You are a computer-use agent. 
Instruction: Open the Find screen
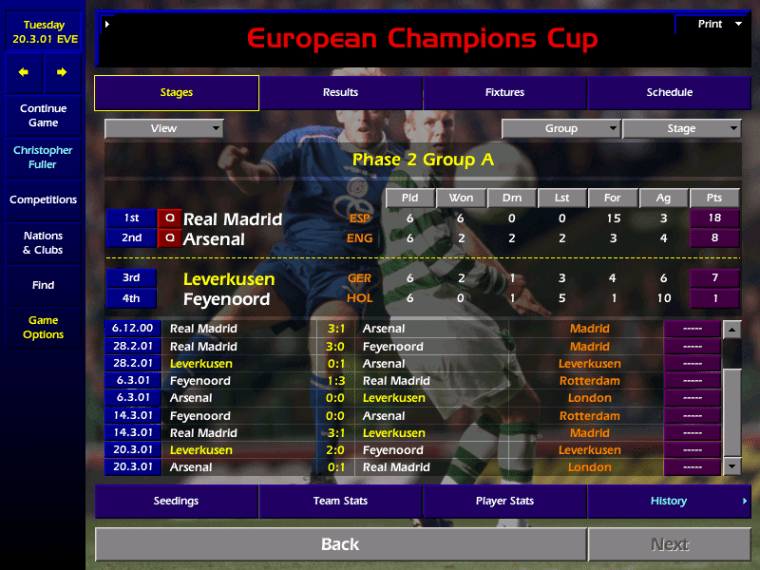[x=43, y=285]
